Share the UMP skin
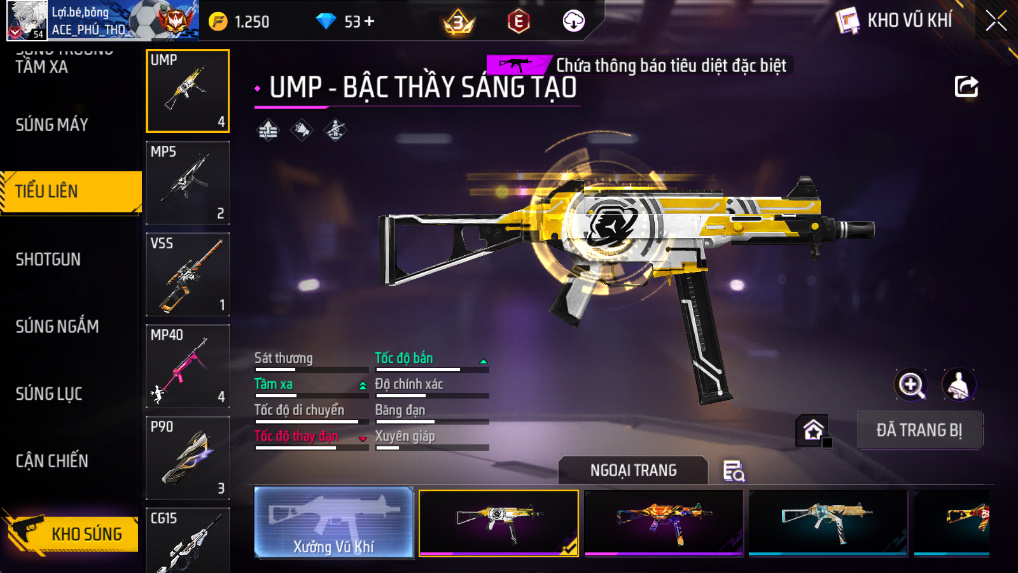Viewport: 1018px width, 573px height. point(966,87)
